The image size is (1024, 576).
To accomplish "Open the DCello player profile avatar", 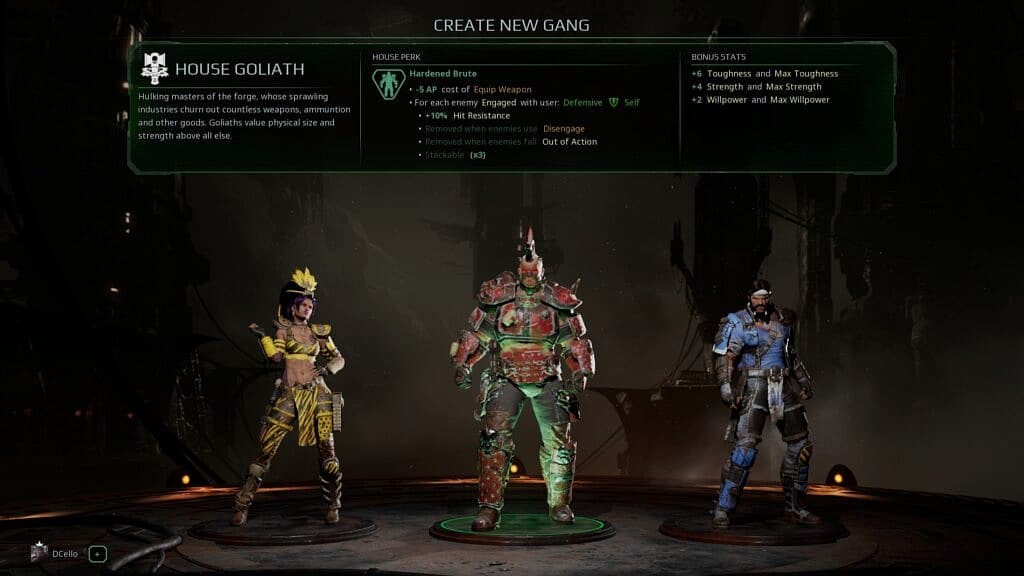I will click(42, 553).
